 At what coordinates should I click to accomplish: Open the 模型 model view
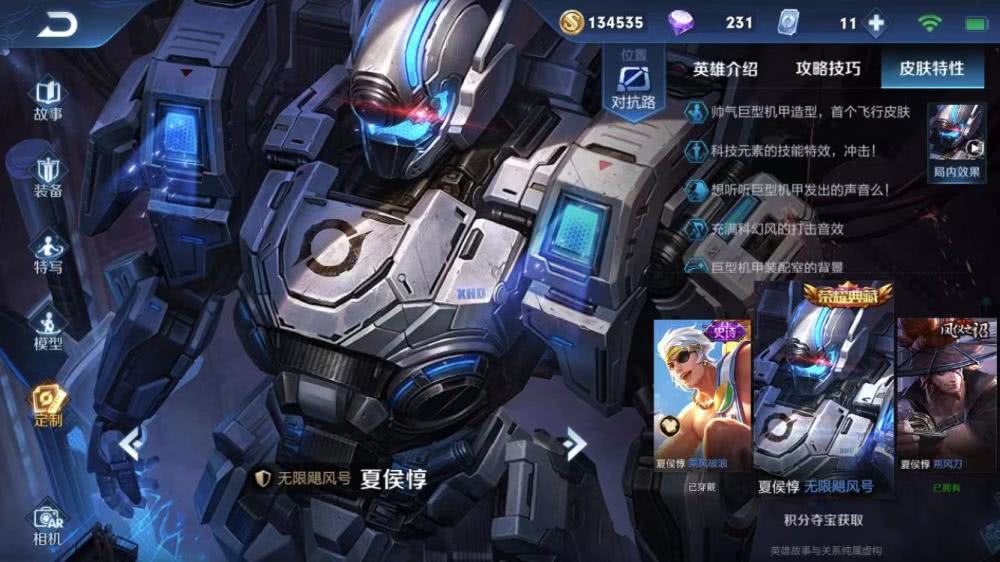click(x=48, y=329)
